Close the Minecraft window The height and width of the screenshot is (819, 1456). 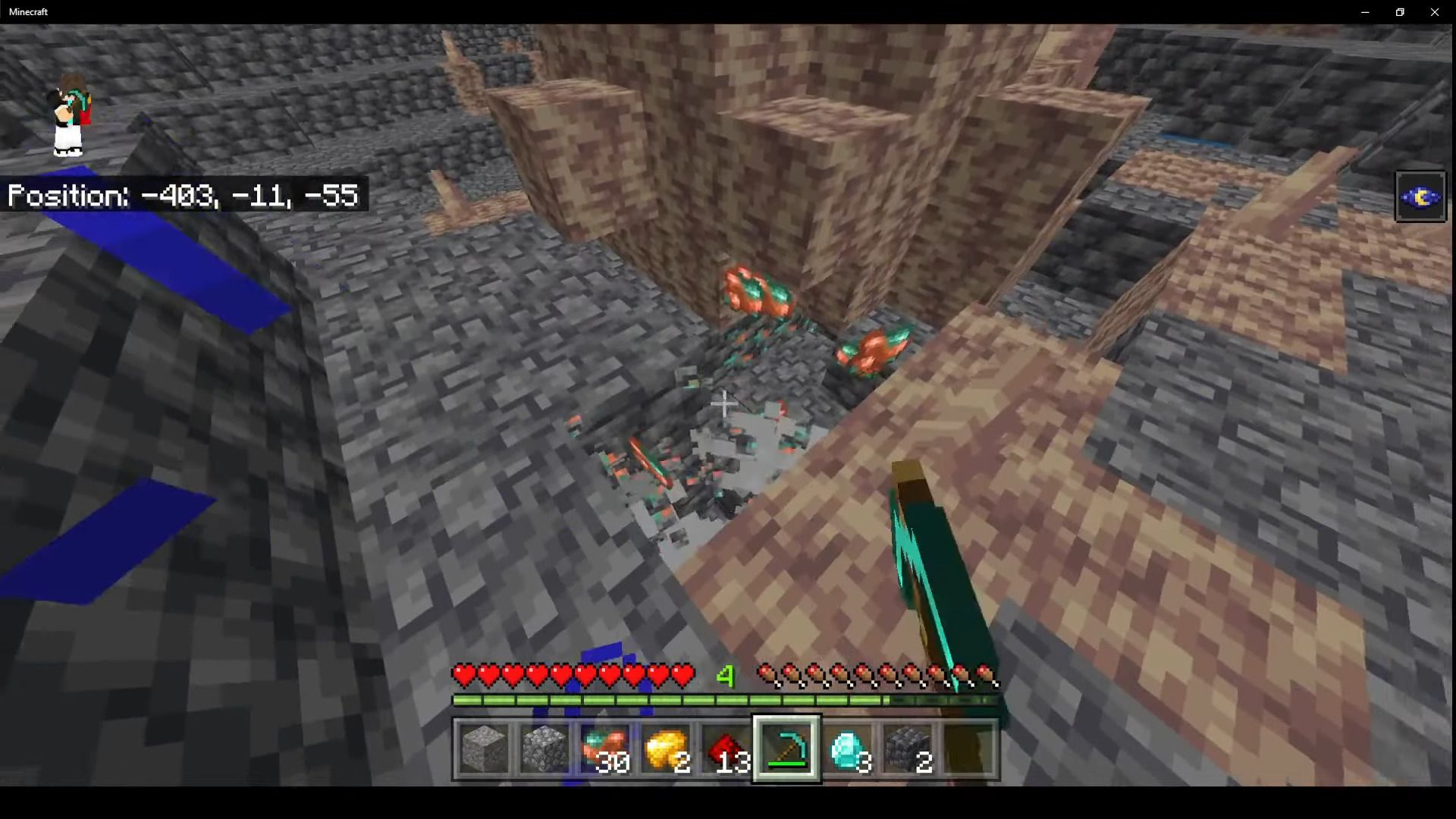[1435, 12]
